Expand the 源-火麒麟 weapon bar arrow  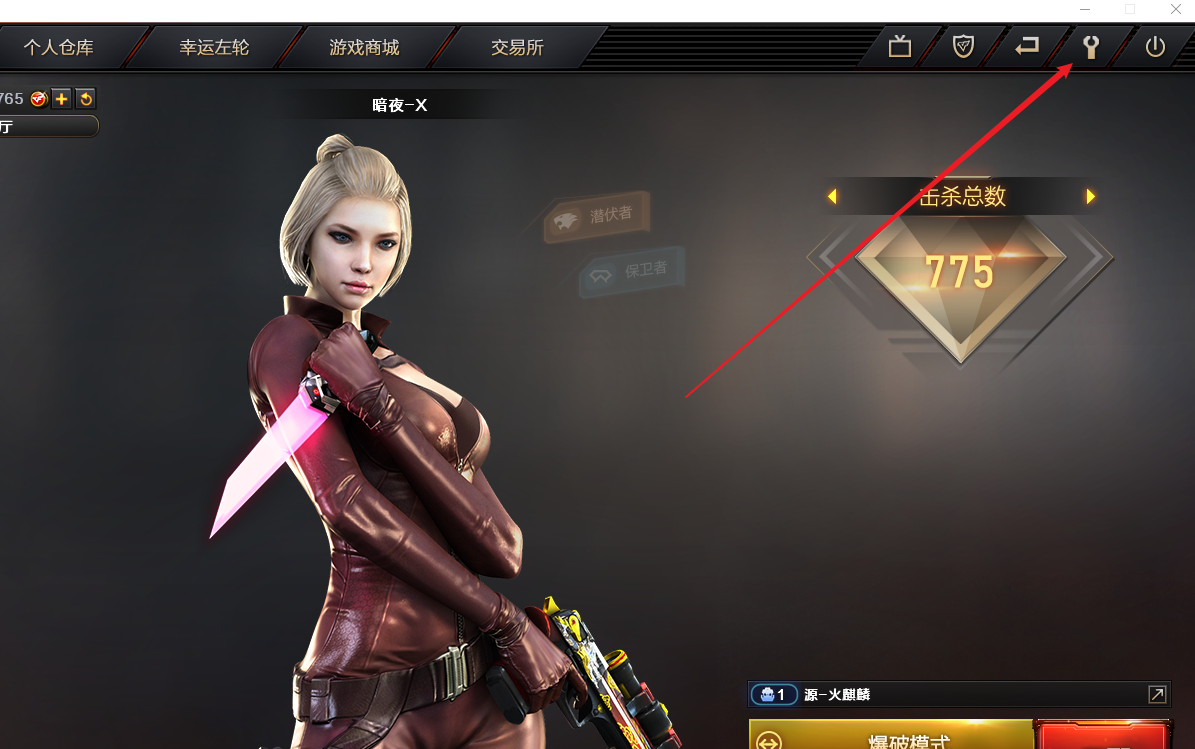[1157, 694]
